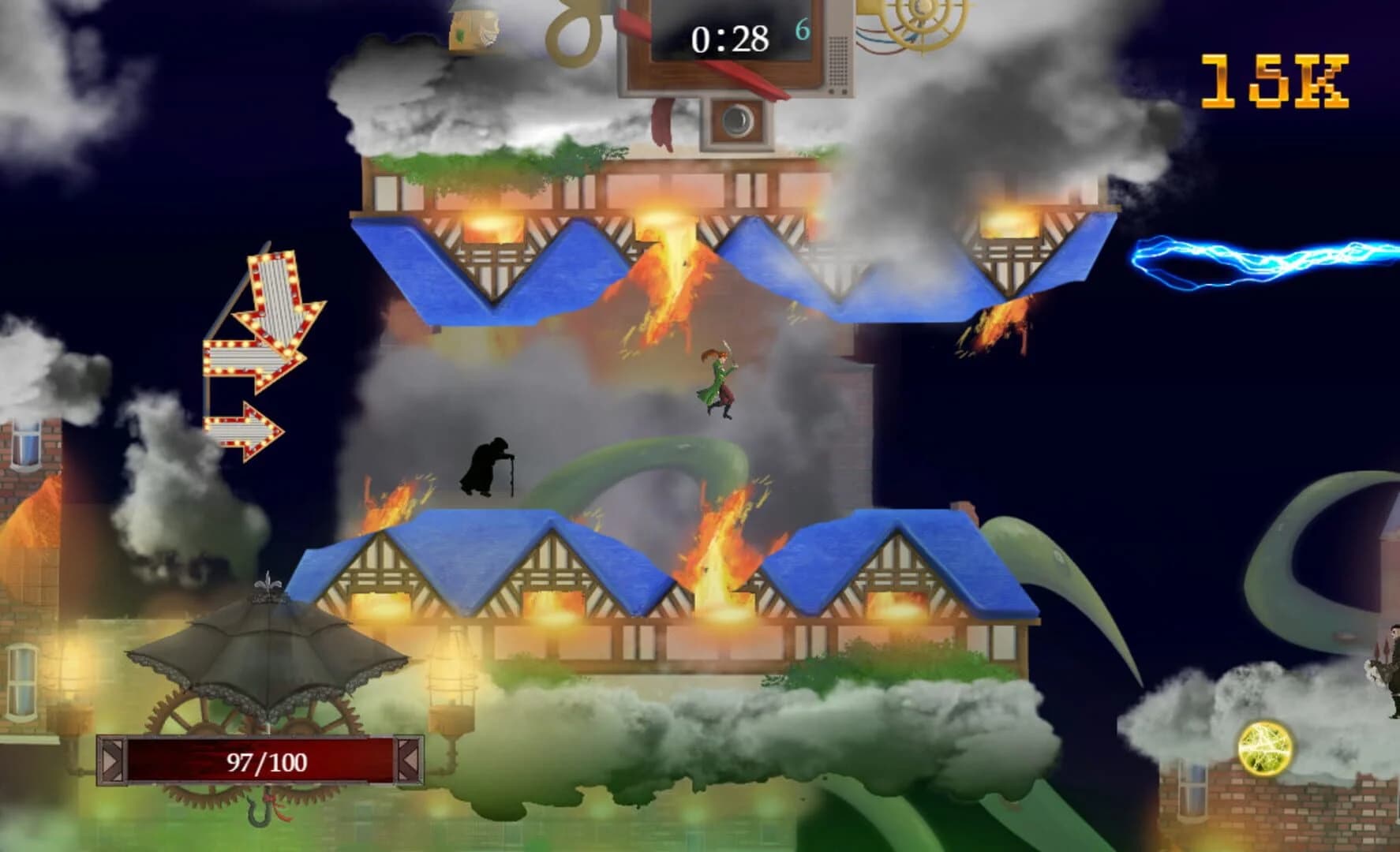Viewport: 1400px width, 852px height.
Task: Click the camera lens below the TV screen
Action: 738,118
